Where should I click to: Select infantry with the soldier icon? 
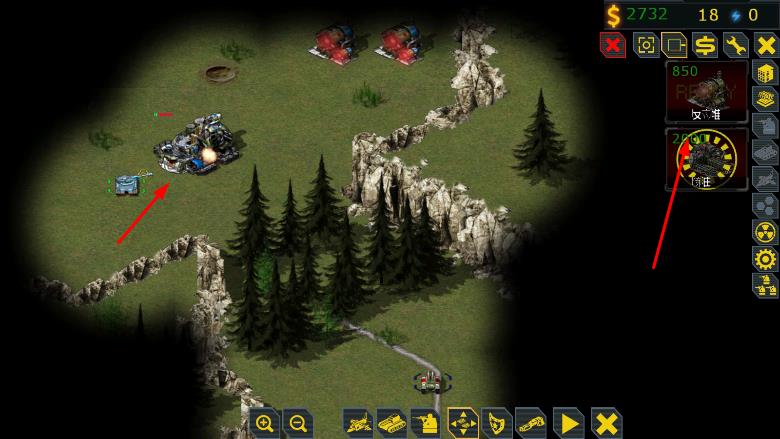pyautogui.click(x=428, y=423)
